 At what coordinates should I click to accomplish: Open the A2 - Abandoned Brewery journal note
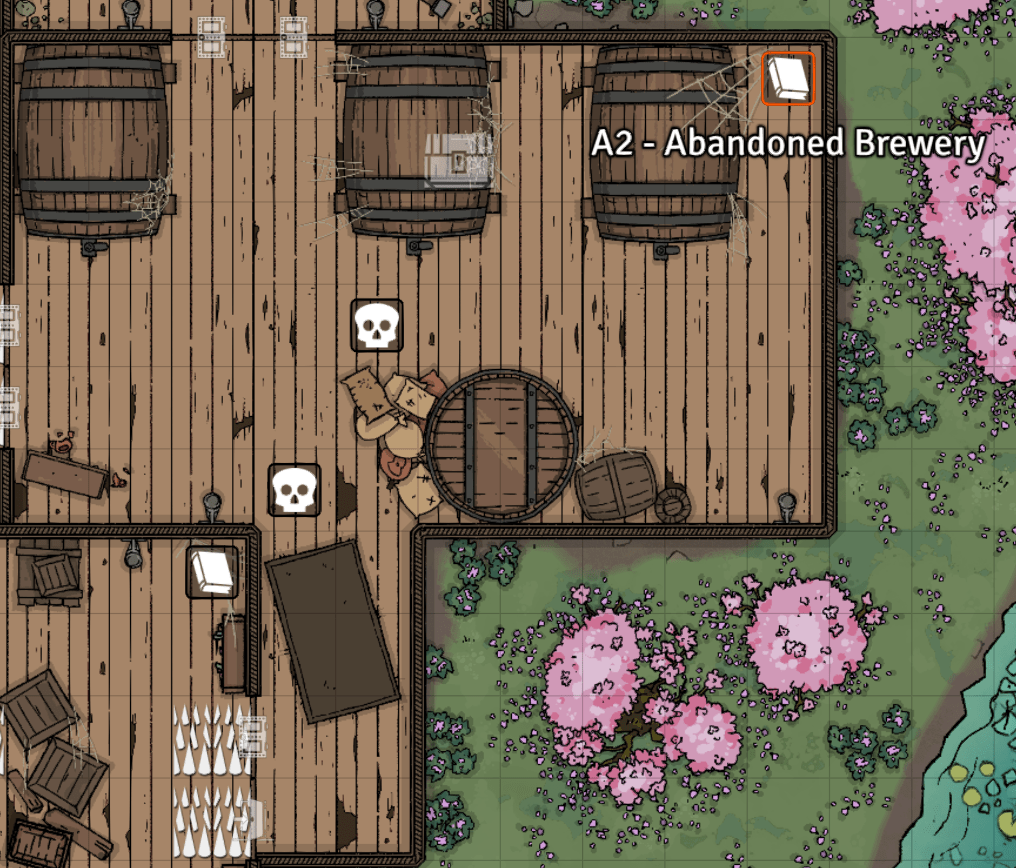[788, 79]
